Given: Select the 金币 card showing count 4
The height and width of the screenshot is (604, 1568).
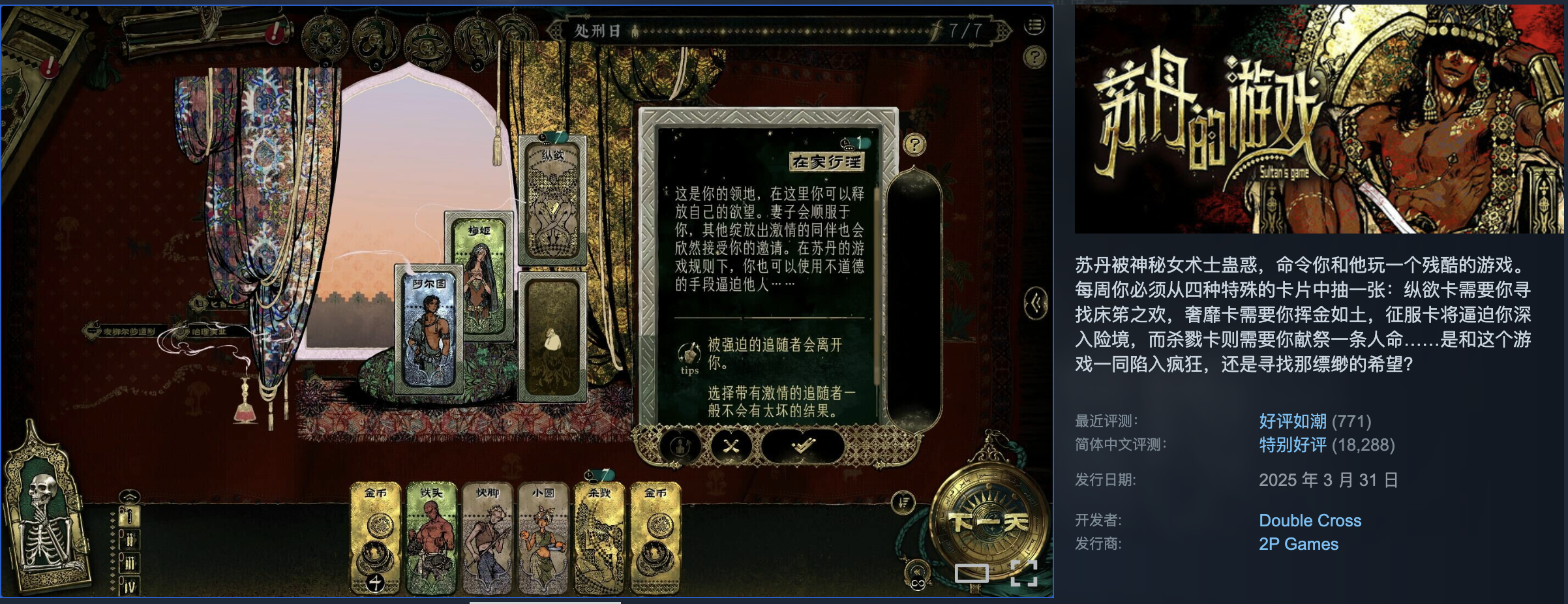Looking at the screenshot, I should (376, 537).
